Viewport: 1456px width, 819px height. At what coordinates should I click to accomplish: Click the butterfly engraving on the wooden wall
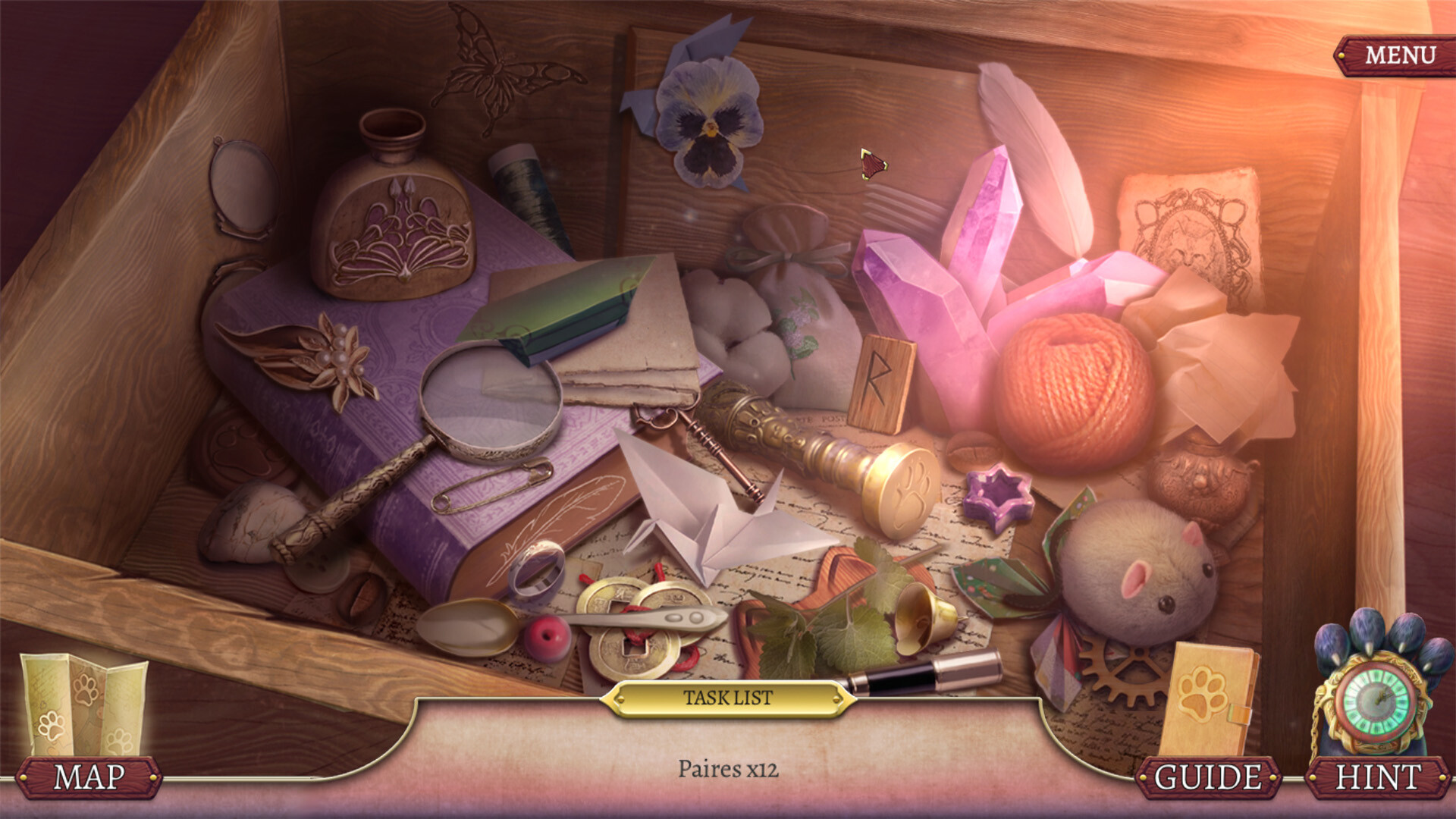coord(500,68)
